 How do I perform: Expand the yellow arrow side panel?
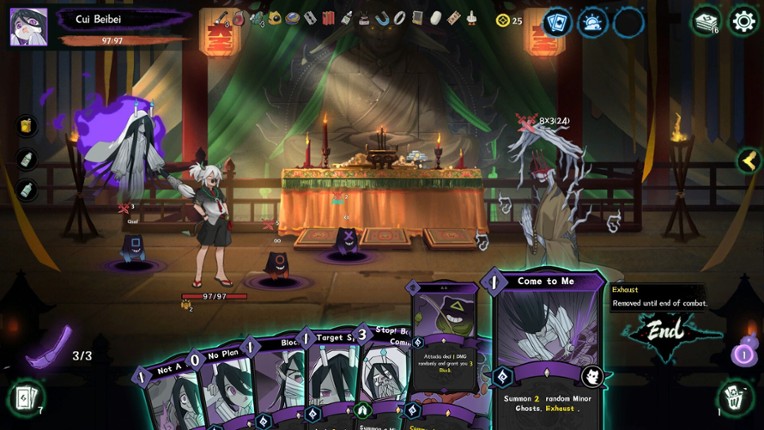pos(748,160)
